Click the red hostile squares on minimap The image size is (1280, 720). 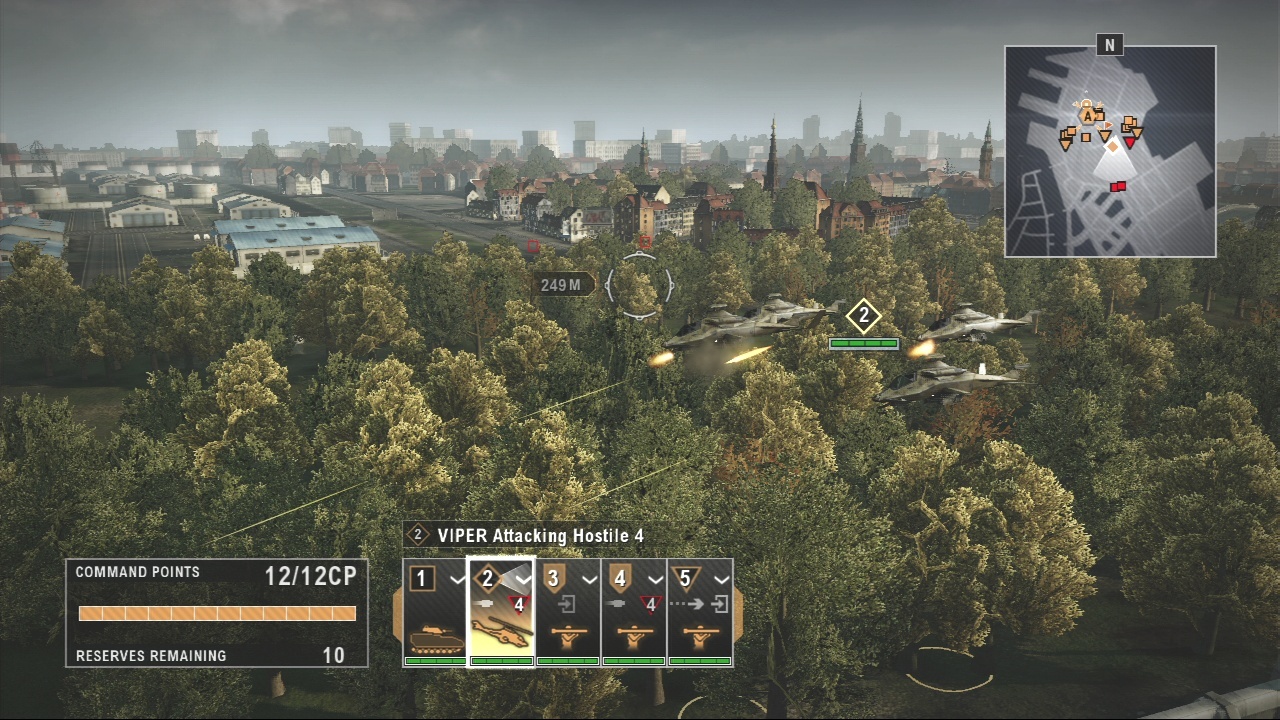tap(1118, 186)
